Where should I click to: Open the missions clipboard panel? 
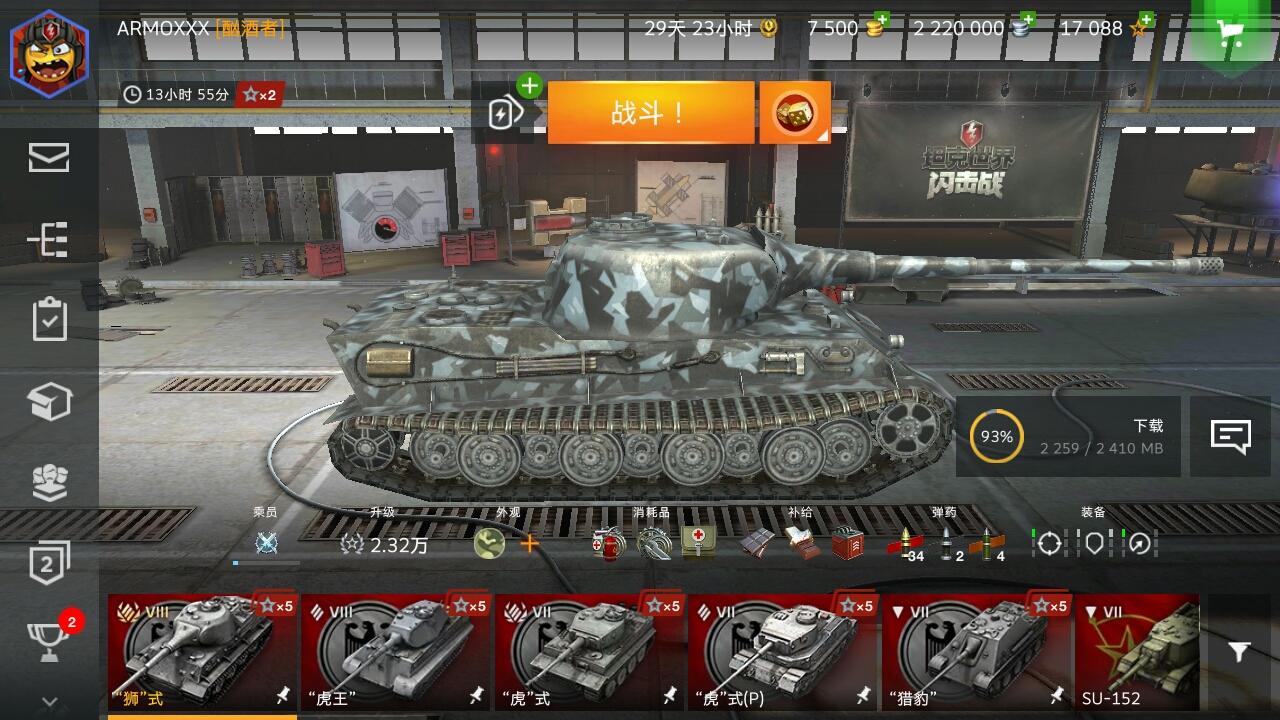[x=50, y=320]
